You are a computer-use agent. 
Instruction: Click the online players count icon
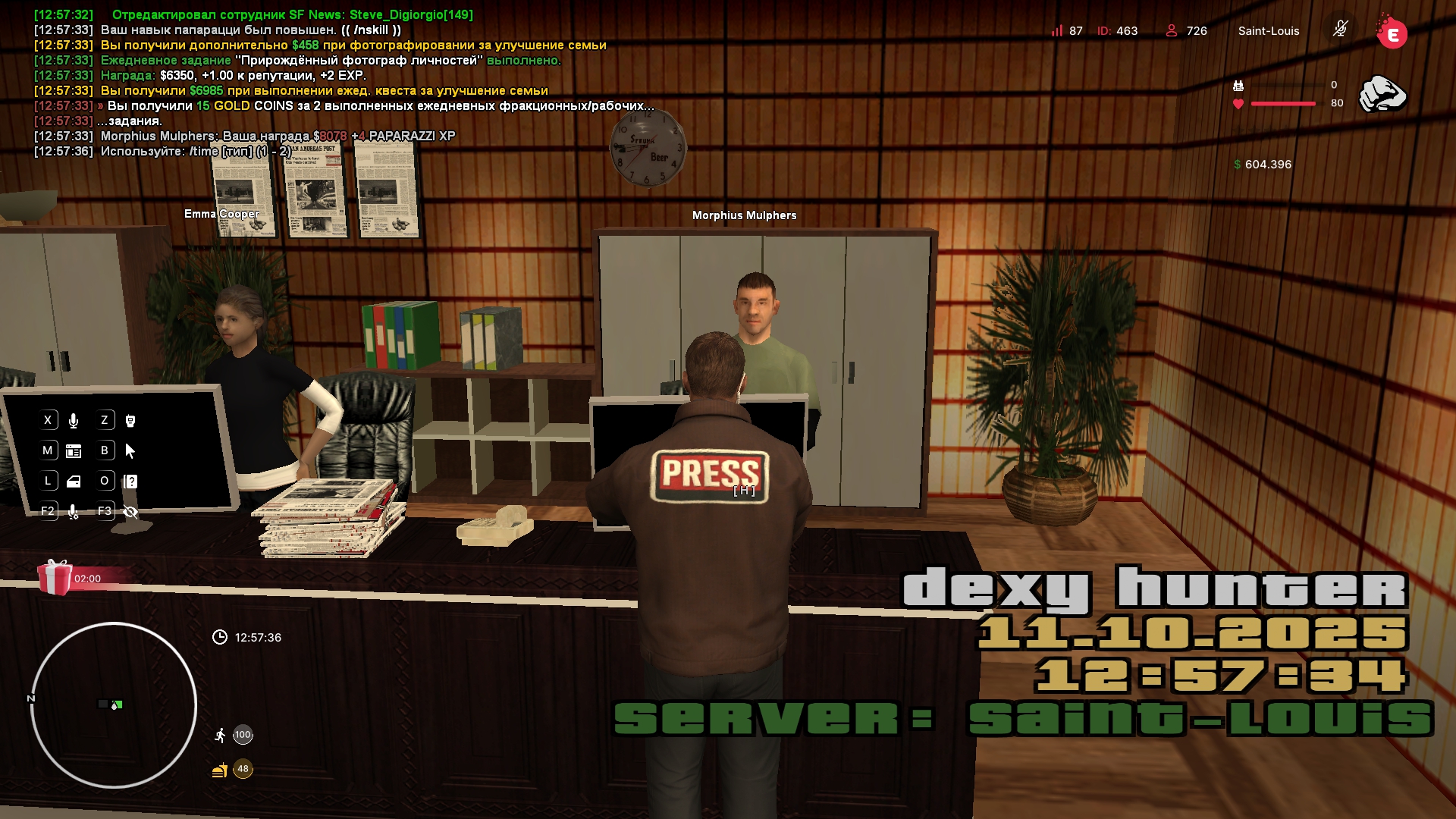(x=1172, y=30)
